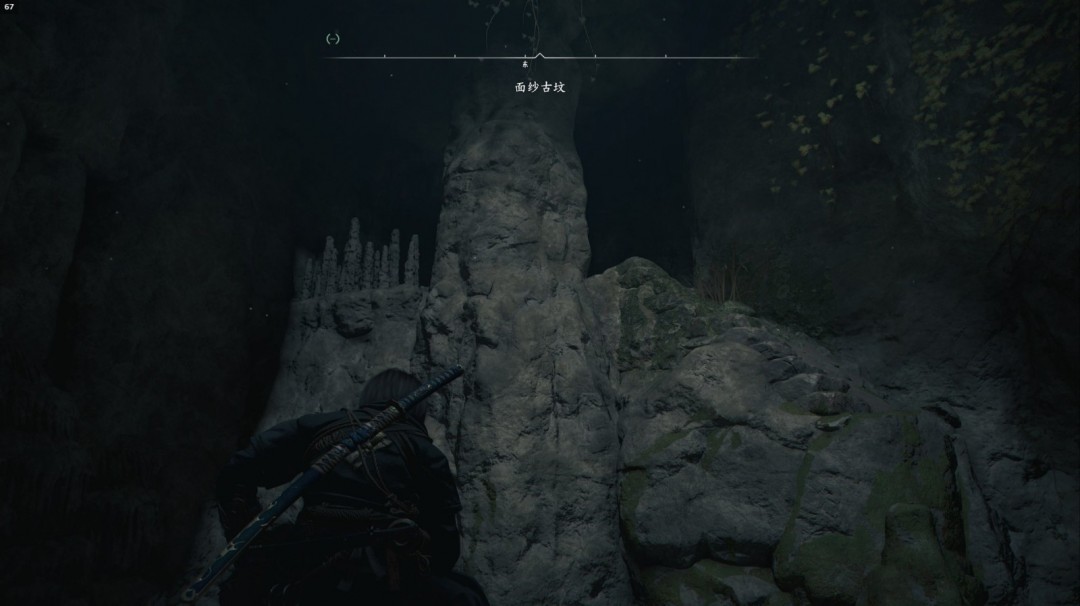The width and height of the screenshot is (1080, 606).
Task: Click the compass bar's center heading marker
Action: 539,56
